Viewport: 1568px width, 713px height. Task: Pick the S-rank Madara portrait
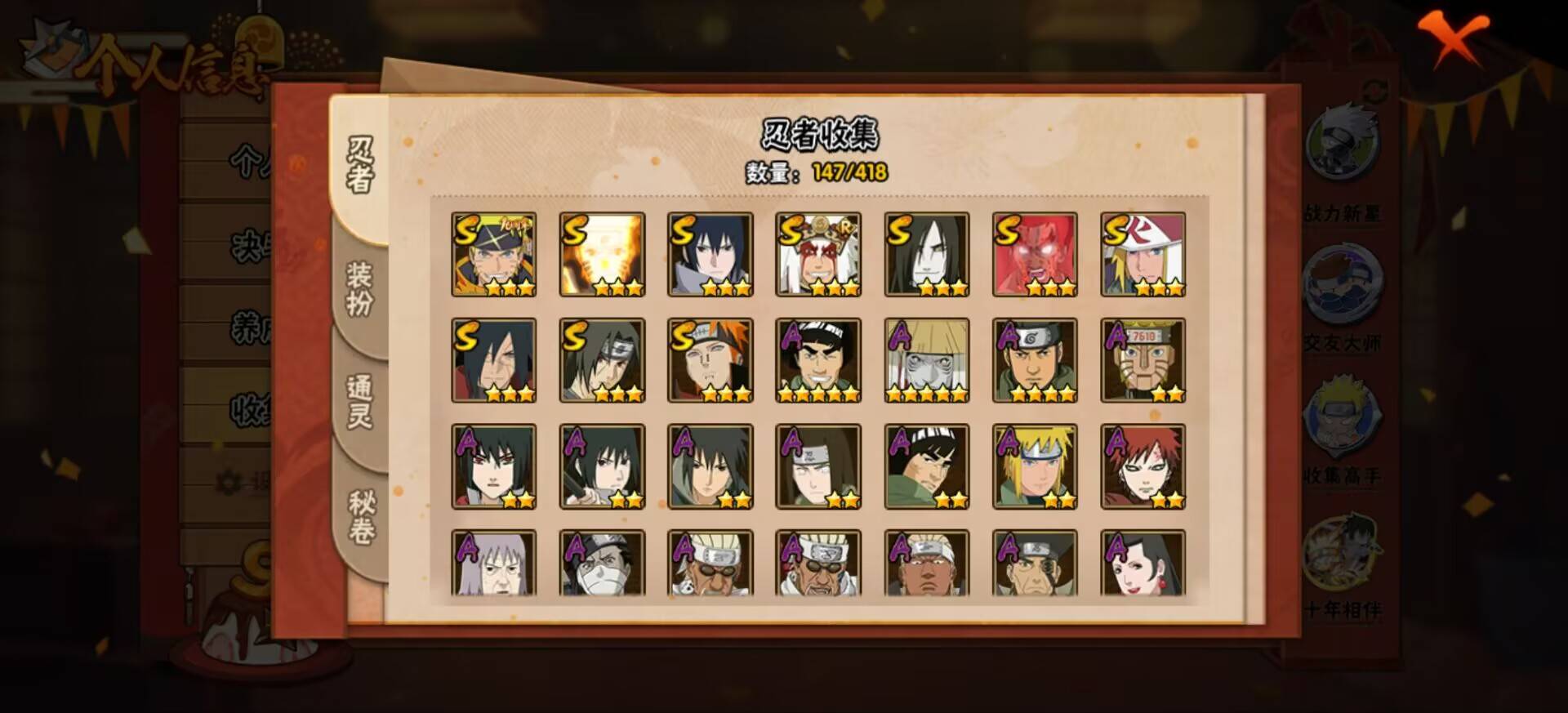tap(494, 360)
